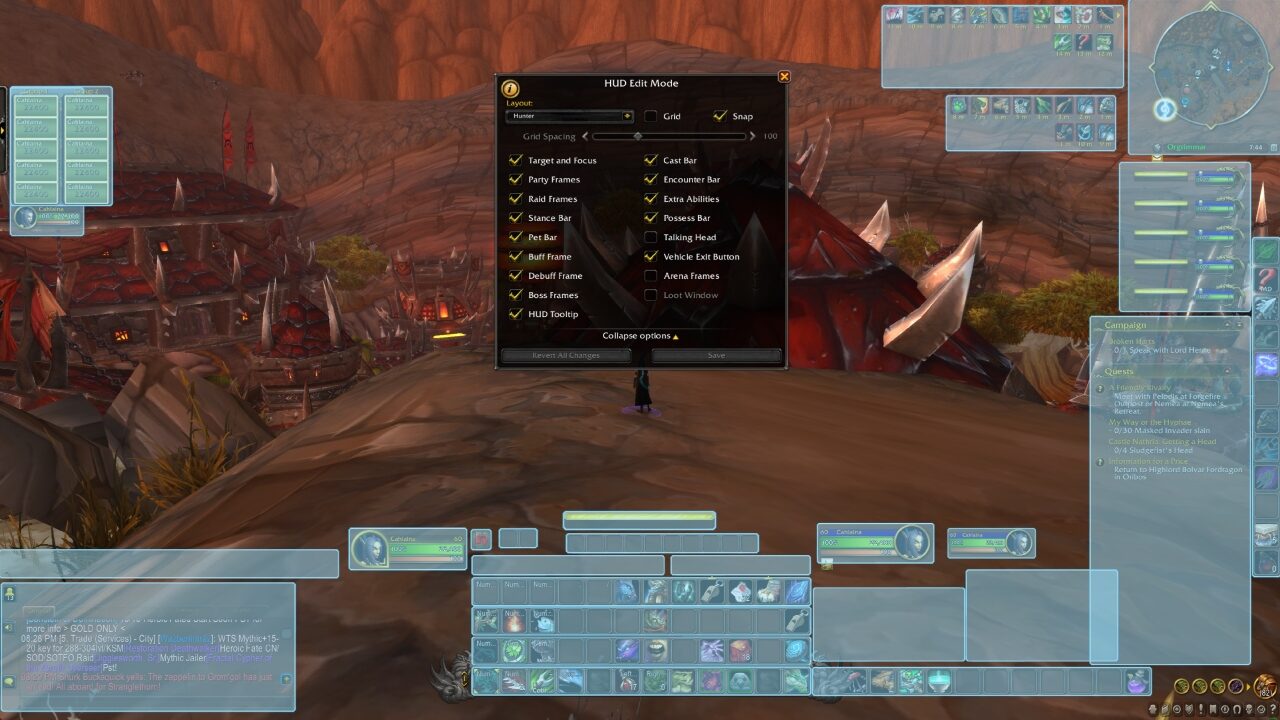
Task: Click the HUD Edit Mode info icon
Action: (510, 88)
